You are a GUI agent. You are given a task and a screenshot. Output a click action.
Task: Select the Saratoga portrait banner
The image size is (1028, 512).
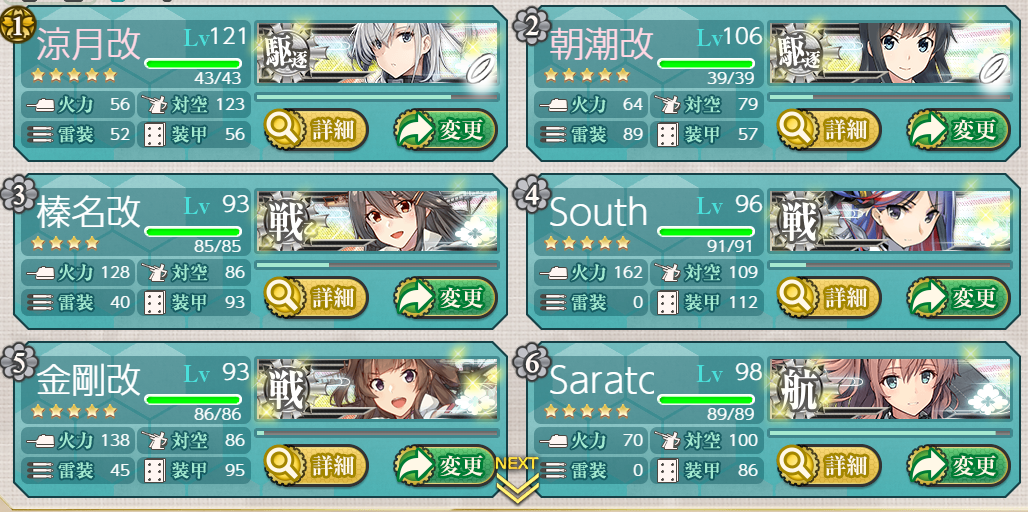890,389
